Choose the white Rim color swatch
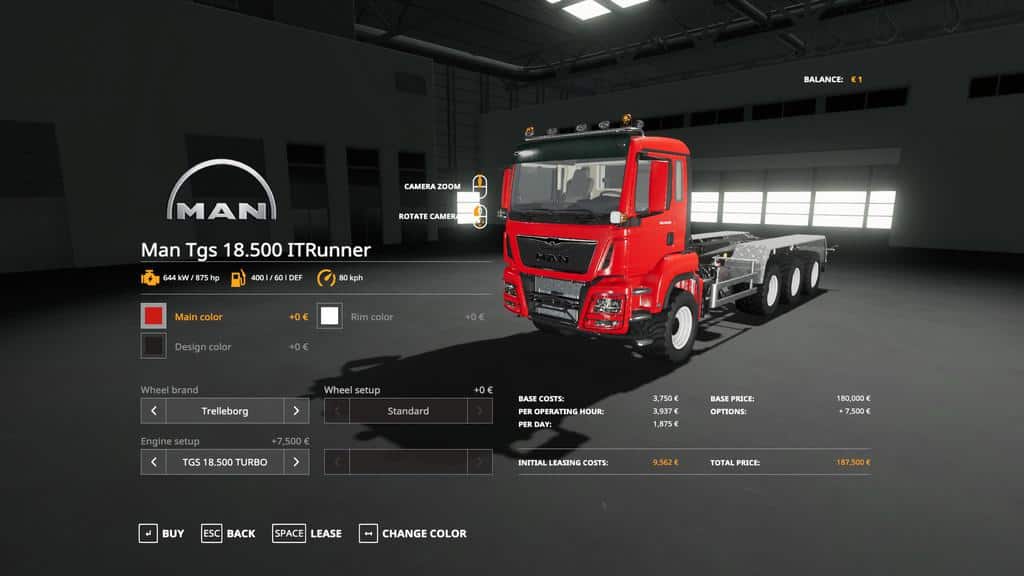Image resolution: width=1024 pixels, height=576 pixels. point(330,317)
